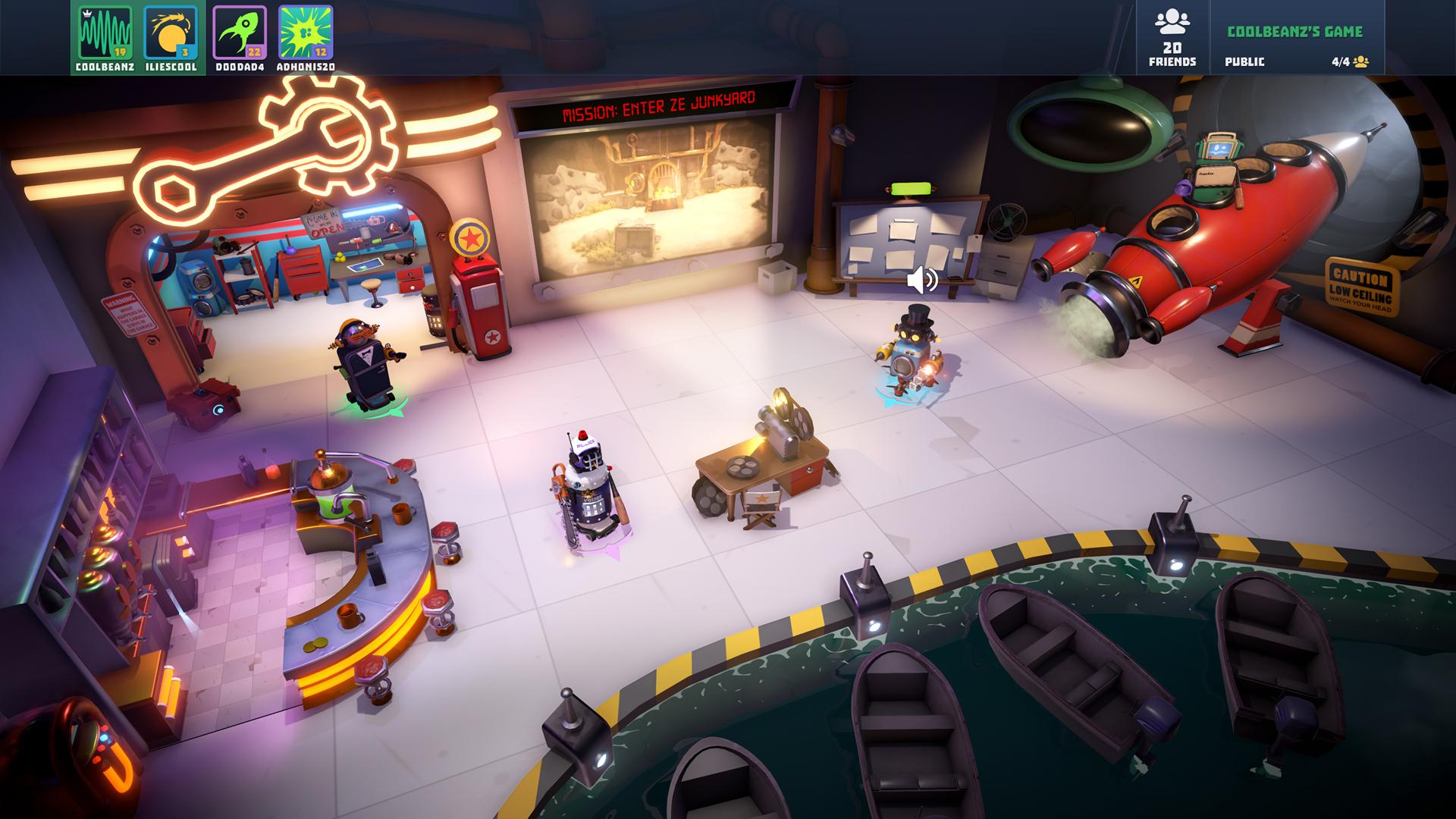
Task: Toggle ready status on ILIESCOOL's highlighted card
Action: click(x=170, y=33)
